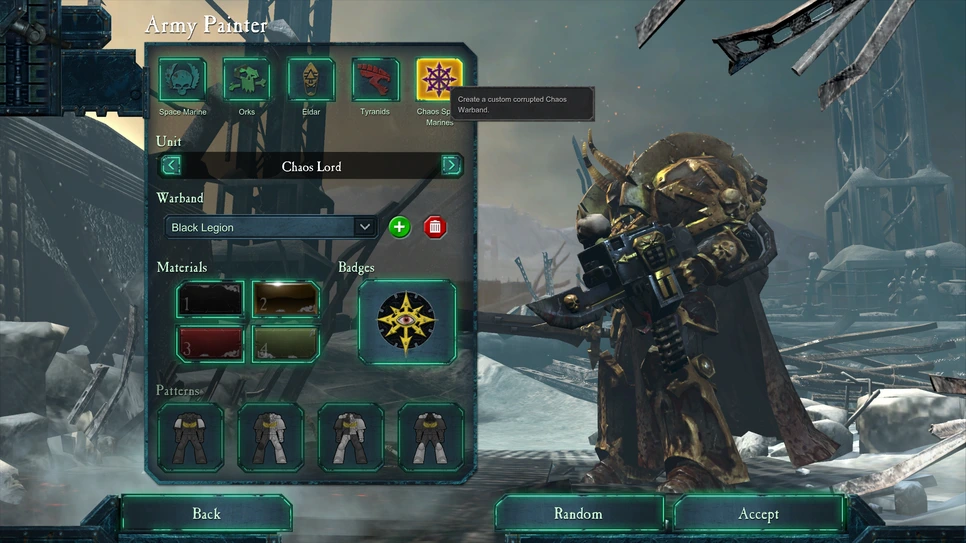Choose material 2, the gold swatch

coord(286,300)
